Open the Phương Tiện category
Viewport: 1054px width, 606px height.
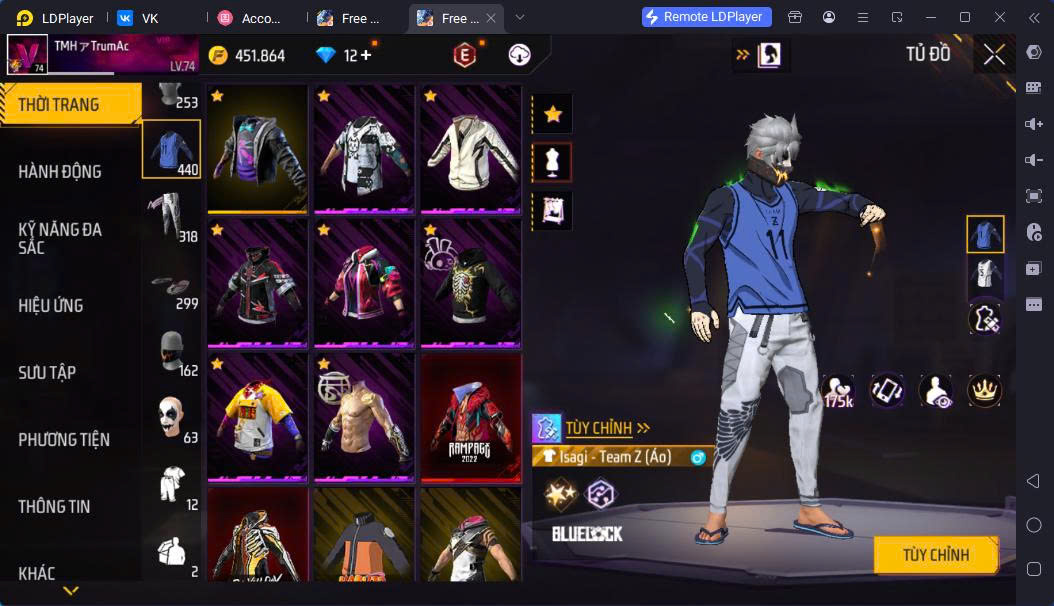pyautogui.click(x=64, y=440)
